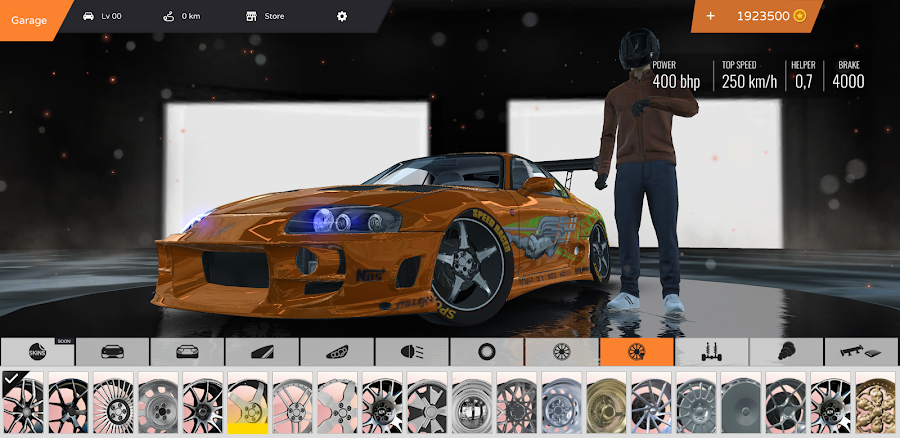Screen dimensions: 900x438
Task: Choose the shiny chrome barrel rim
Action: coord(472,404)
